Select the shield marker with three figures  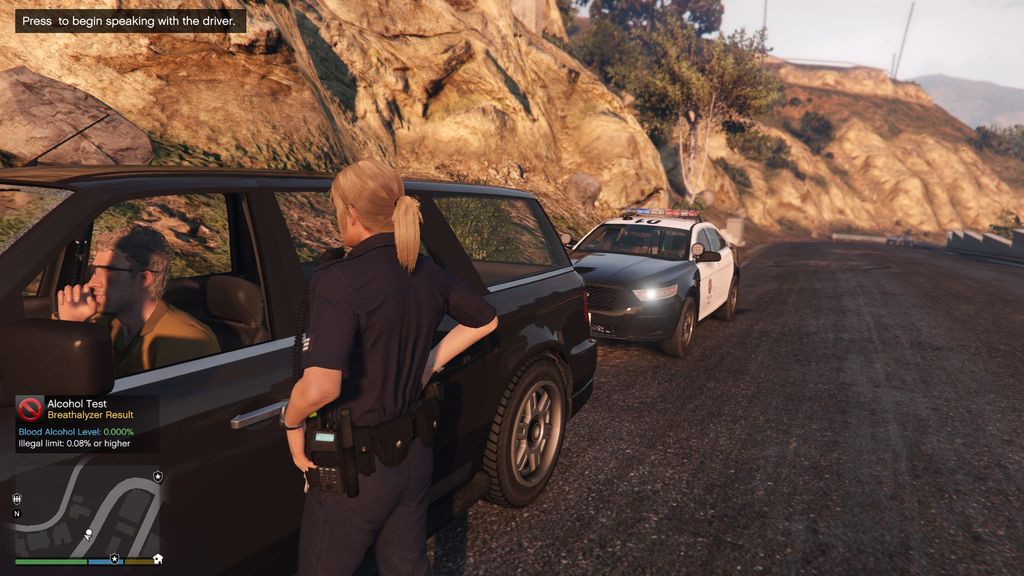point(17,498)
